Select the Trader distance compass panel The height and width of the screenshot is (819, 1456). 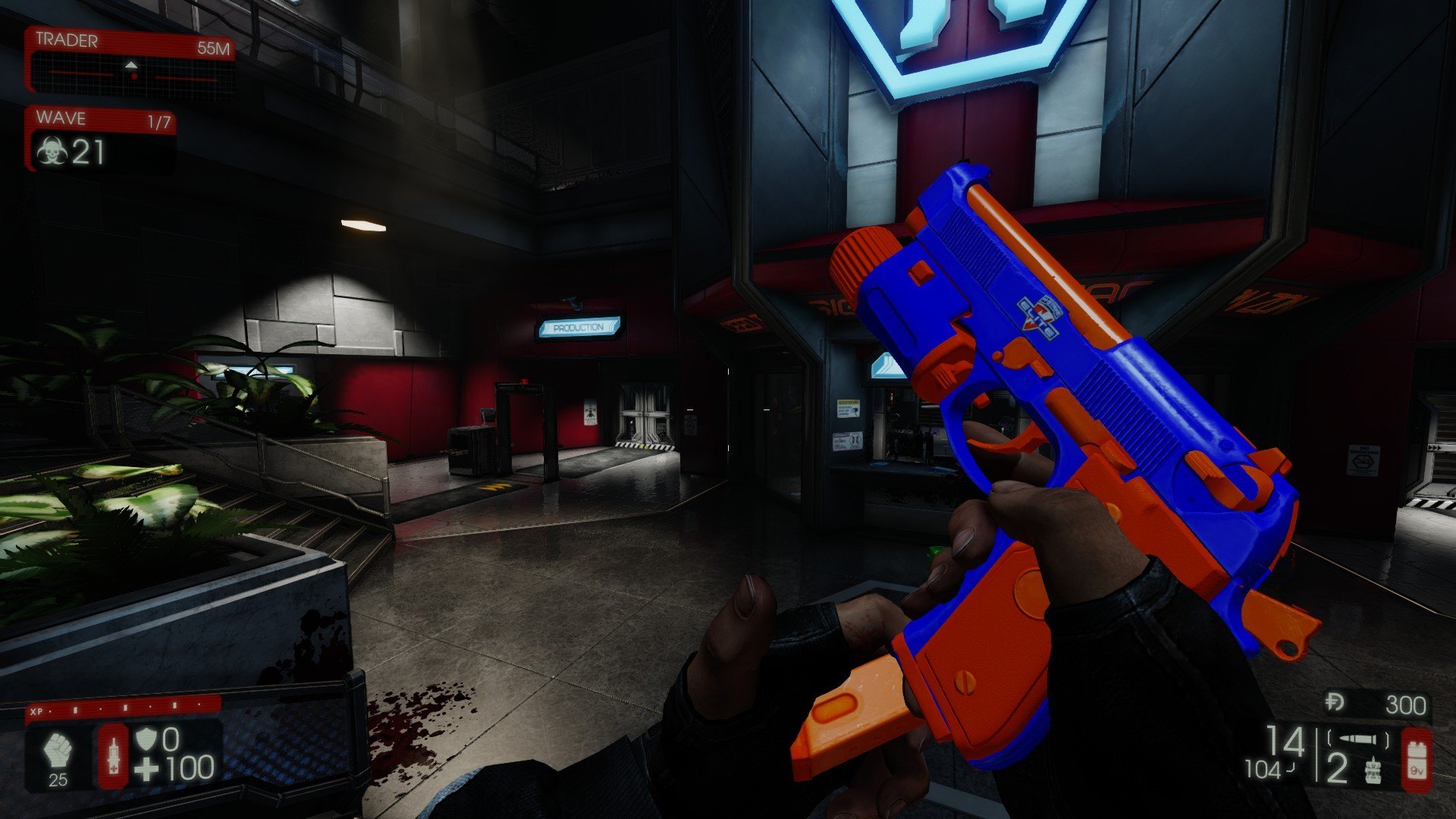(x=130, y=65)
